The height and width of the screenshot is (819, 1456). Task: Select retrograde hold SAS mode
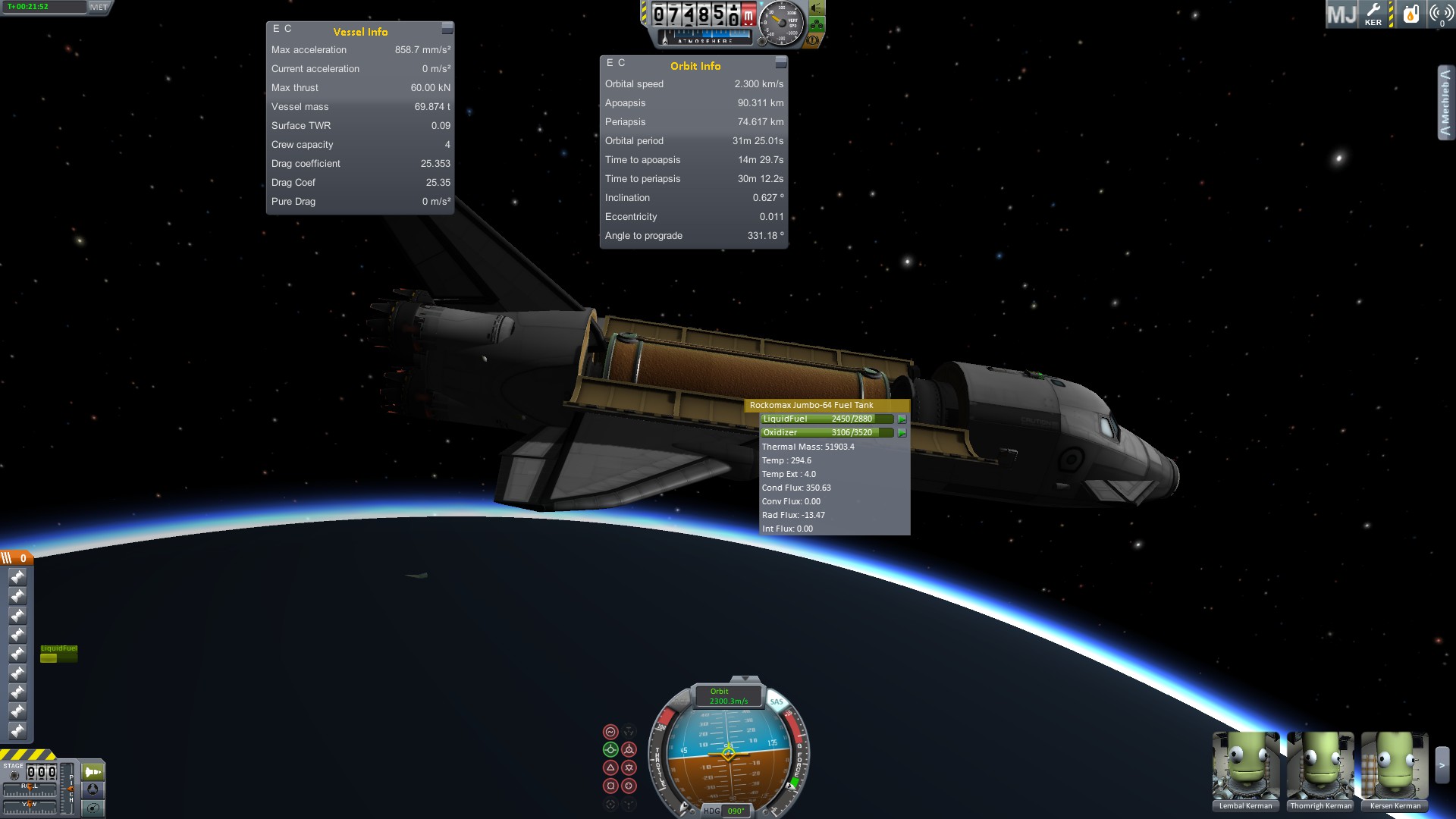click(629, 749)
